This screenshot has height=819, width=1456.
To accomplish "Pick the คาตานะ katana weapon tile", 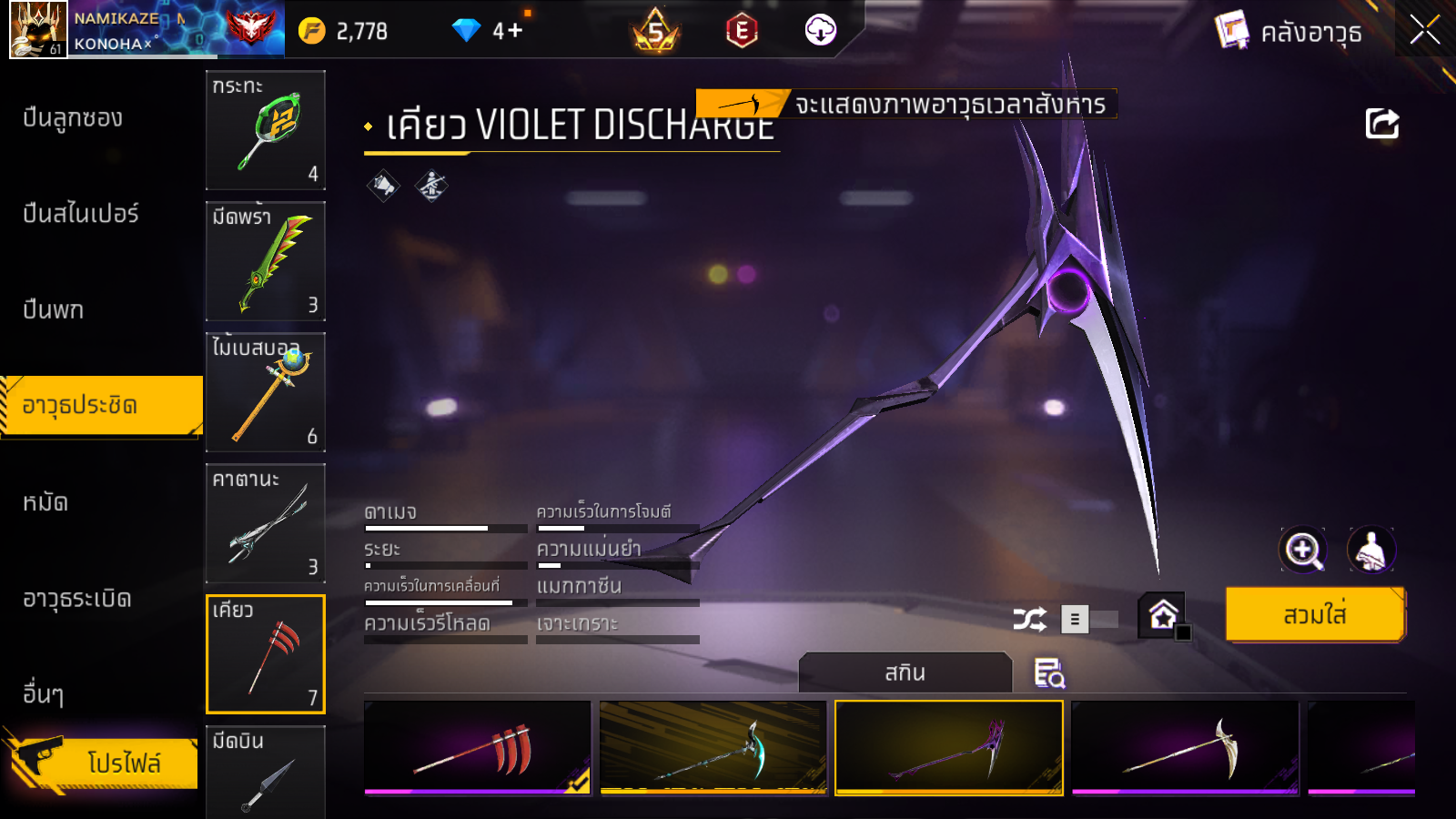I will click(x=266, y=523).
